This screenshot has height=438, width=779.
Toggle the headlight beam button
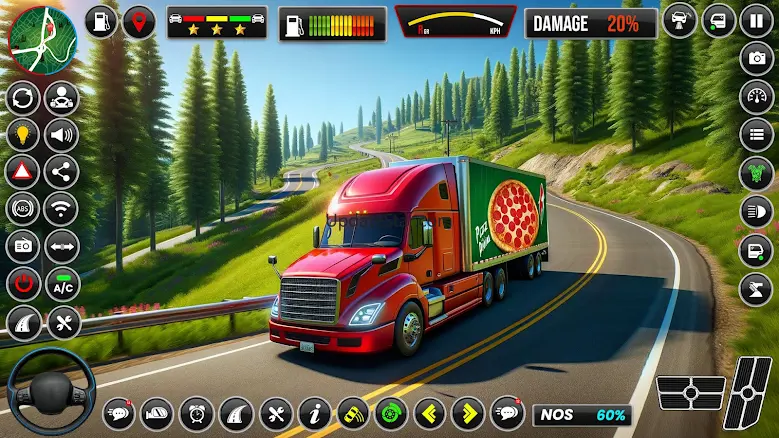[x=756, y=211]
